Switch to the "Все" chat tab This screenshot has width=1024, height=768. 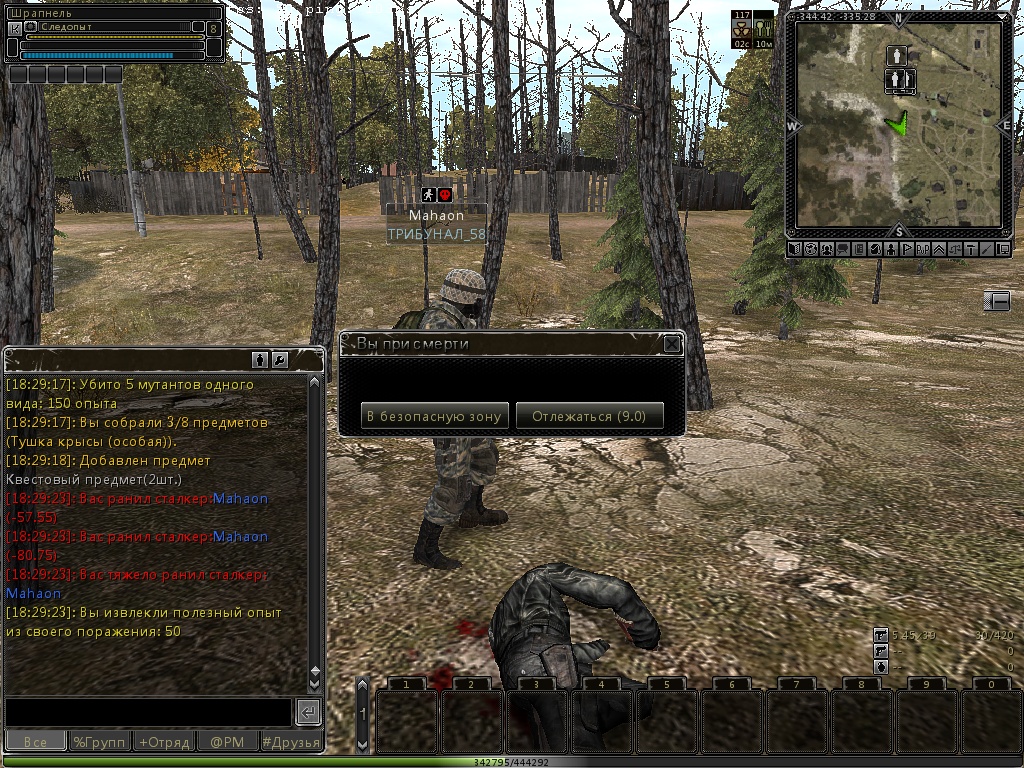coord(35,742)
